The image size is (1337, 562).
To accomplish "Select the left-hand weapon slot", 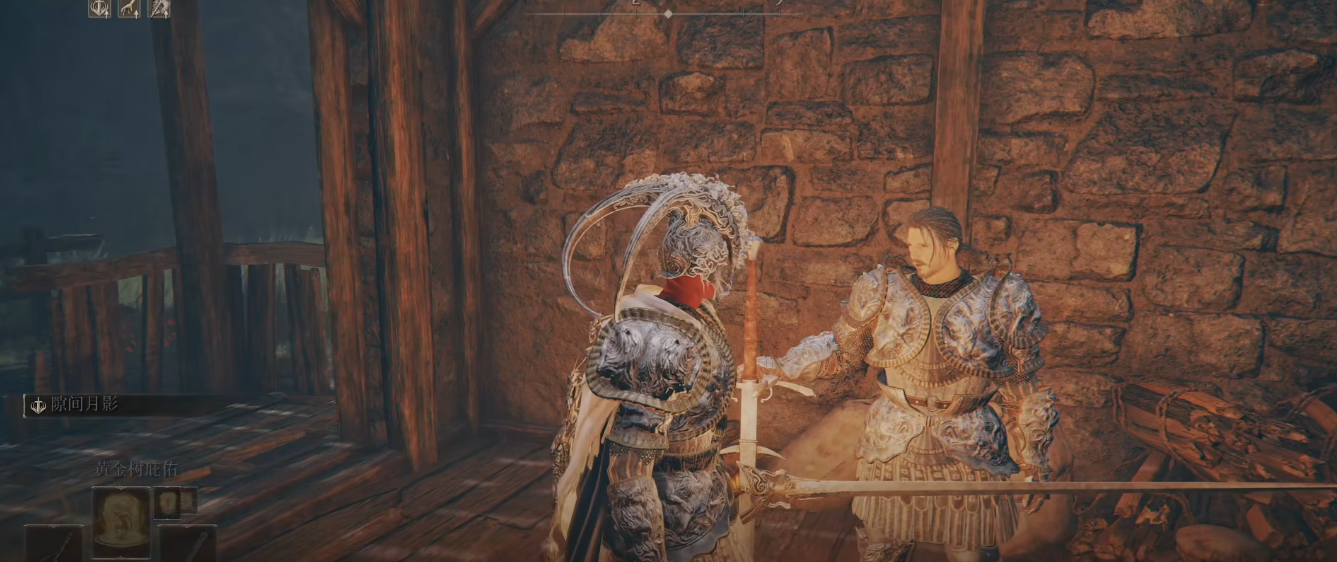I will (54, 544).
